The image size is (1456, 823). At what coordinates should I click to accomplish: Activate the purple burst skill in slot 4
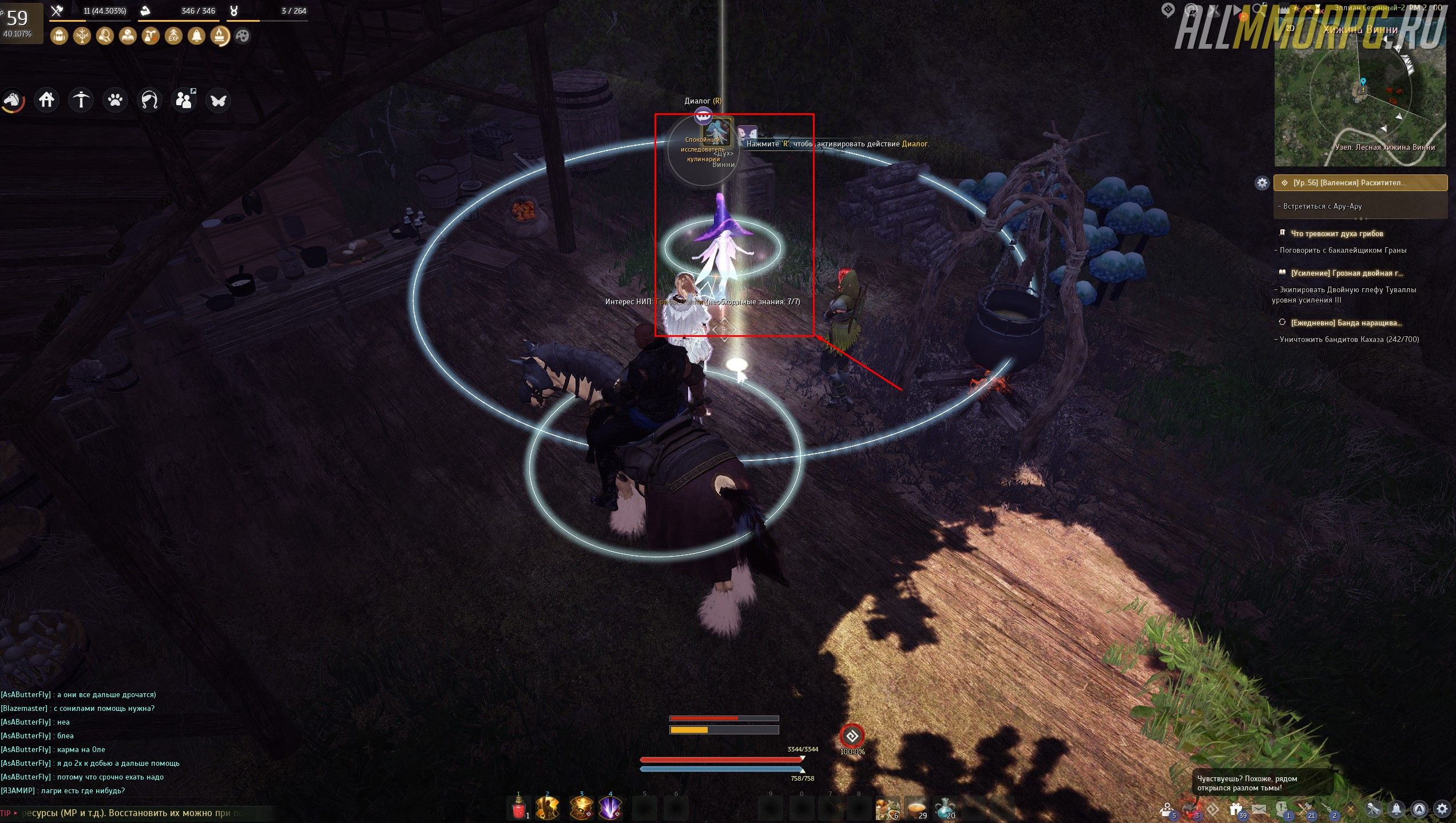[610, 808]
